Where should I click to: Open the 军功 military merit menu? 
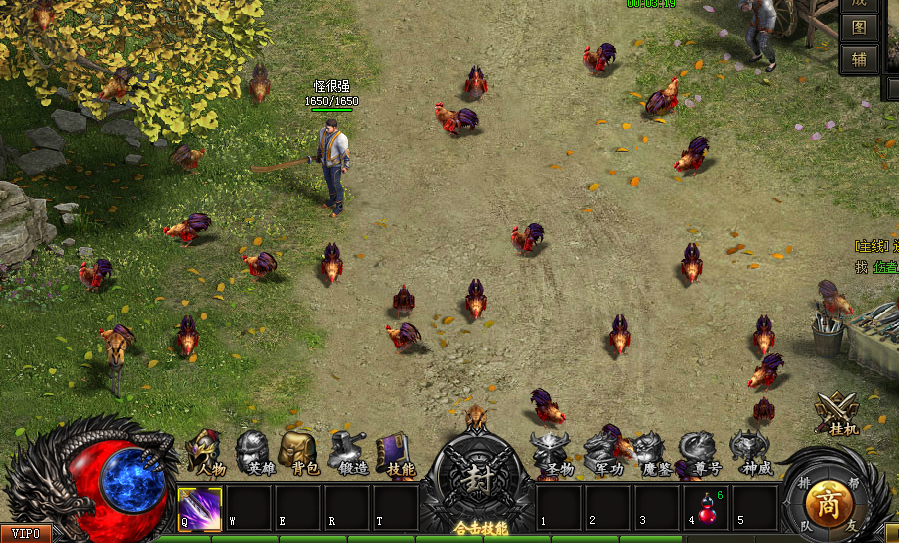click(x=605, y=452)
